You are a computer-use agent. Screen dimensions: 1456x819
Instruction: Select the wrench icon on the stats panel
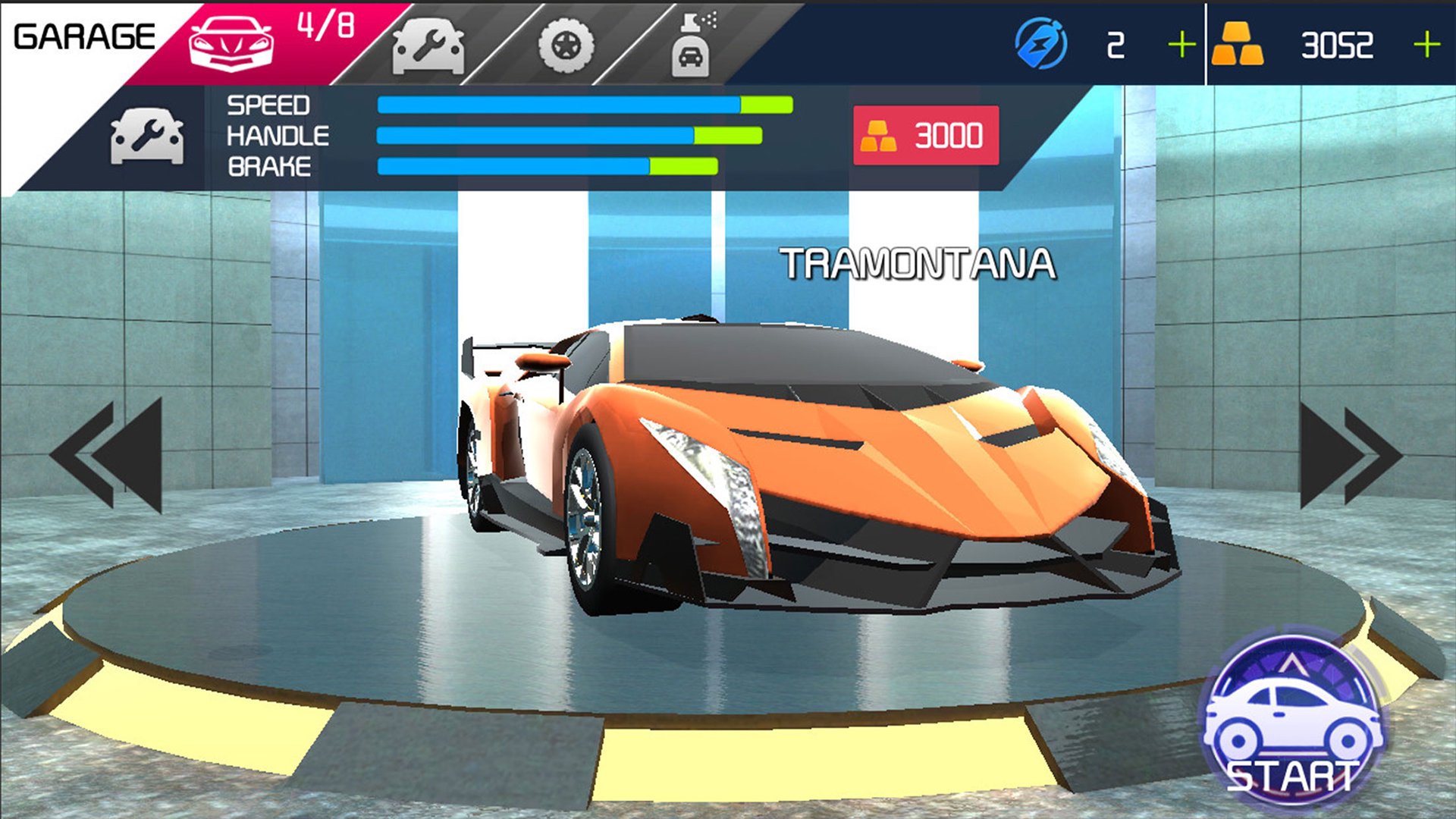[146, 135]
